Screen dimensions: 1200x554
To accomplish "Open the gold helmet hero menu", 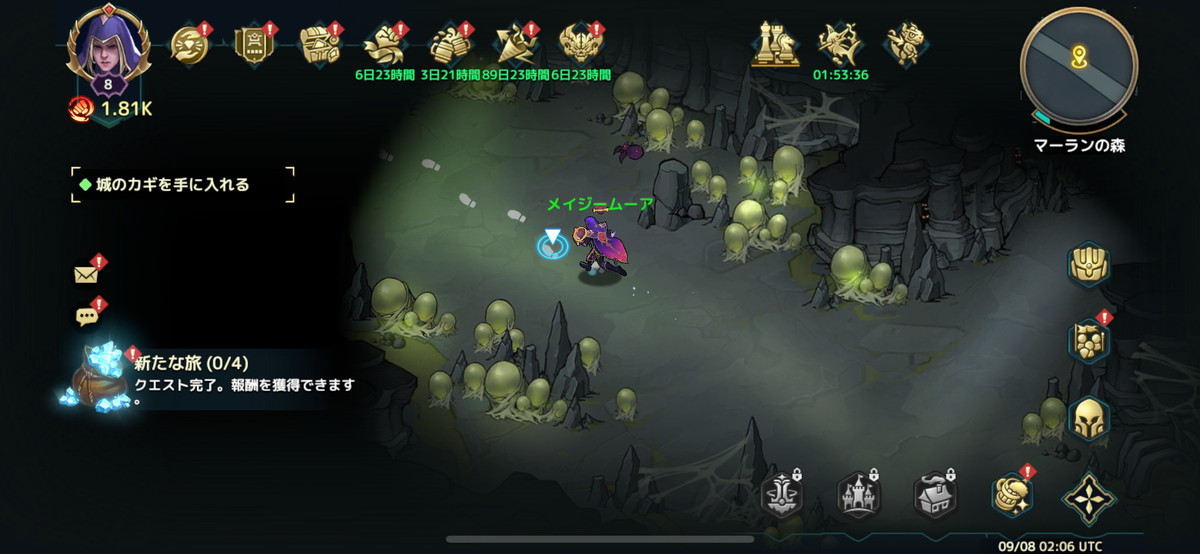I will pyautogui.click(x=1090, y=418).
